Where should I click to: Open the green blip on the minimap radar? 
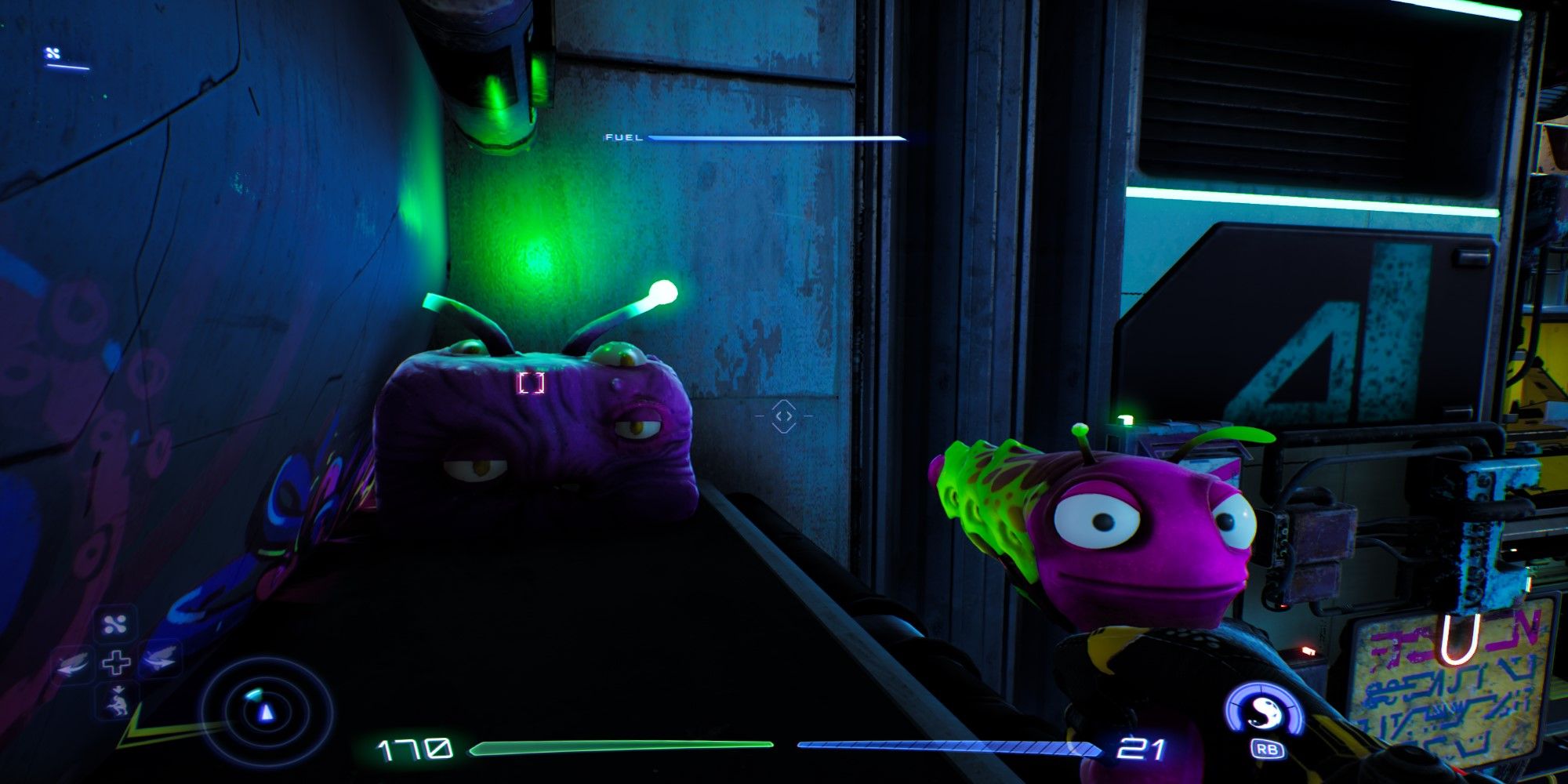point(254,695)
